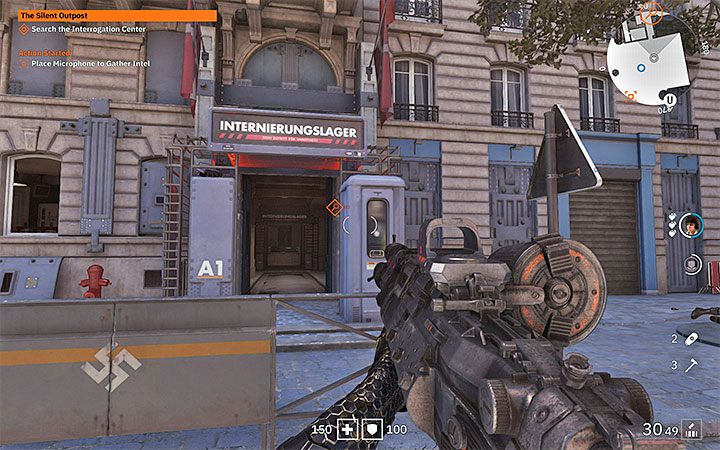Click the circular ability icon below partner portrait
The image size is (720, 450).
692,264
